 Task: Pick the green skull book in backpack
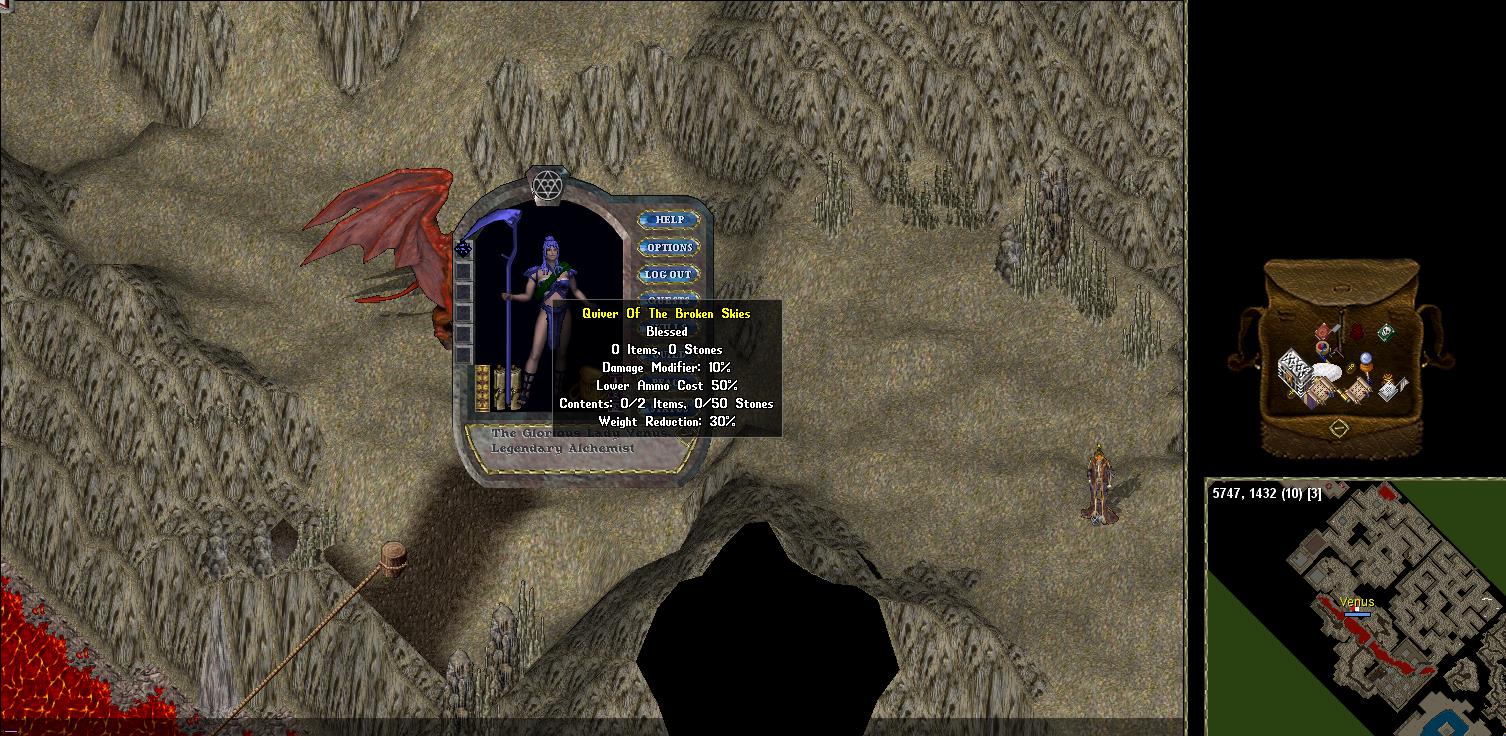1386,332
